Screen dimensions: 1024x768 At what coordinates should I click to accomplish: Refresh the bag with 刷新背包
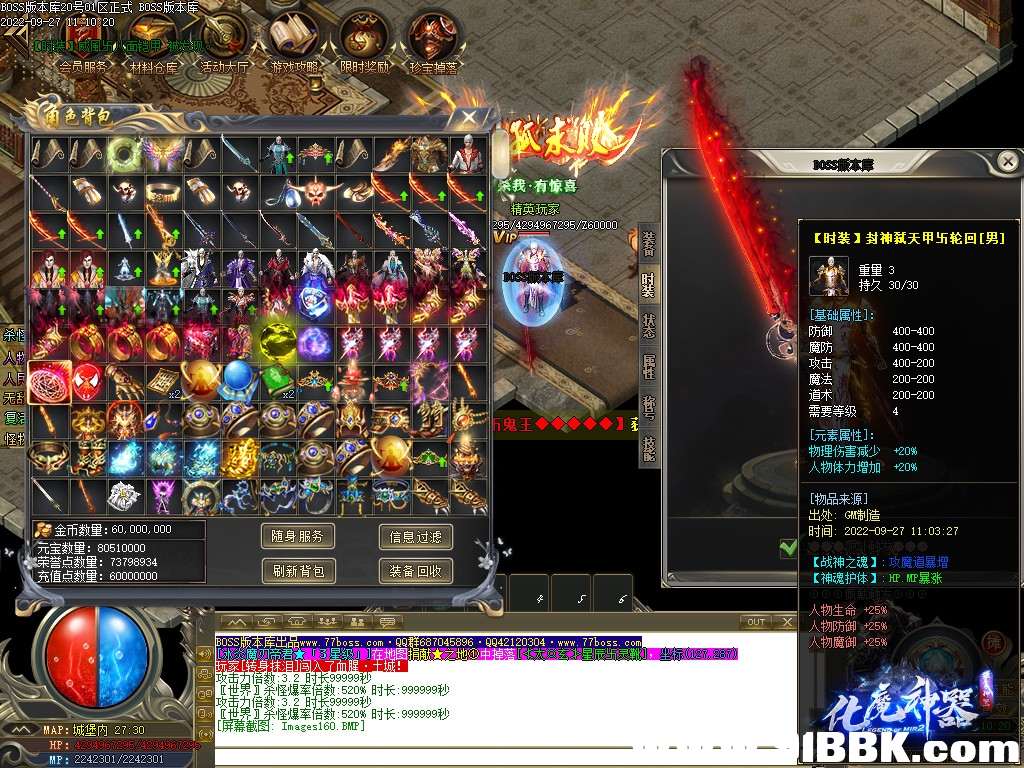tap(298, 571)
